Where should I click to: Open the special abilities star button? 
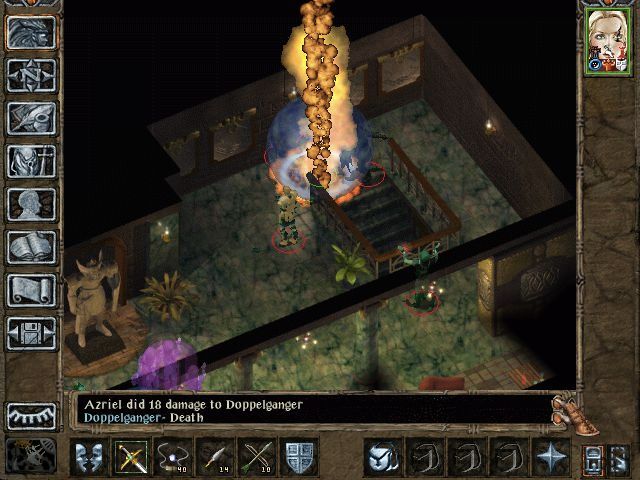pyautogui.click(x=550, y=457)
